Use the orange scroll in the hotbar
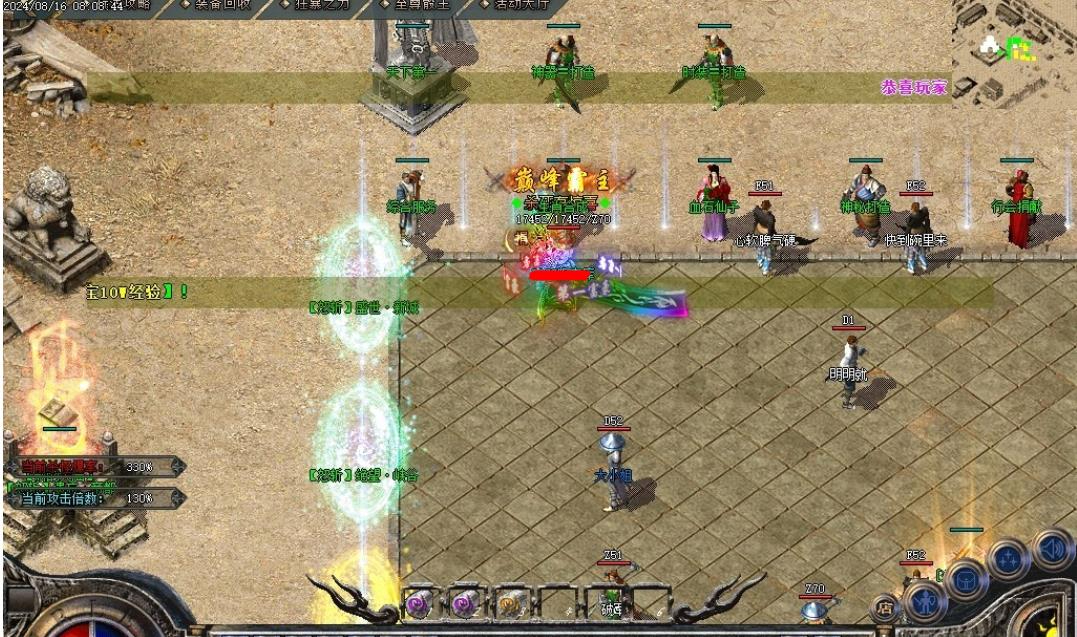Viewport: 1077px width, 637px height. coord(510,603)
